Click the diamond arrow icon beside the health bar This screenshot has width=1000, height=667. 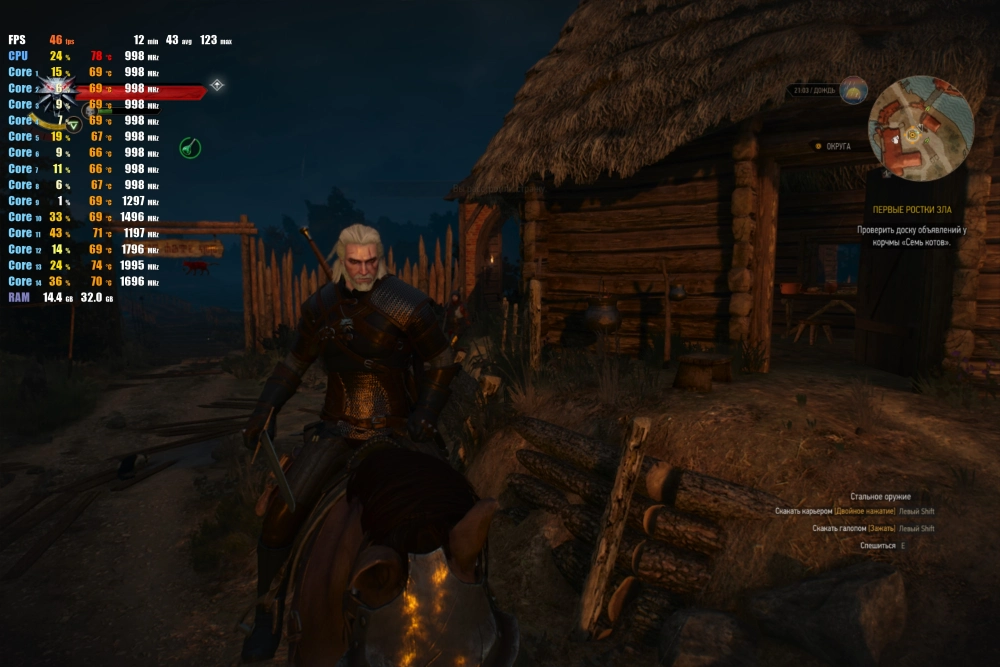[x=216, y=85]
